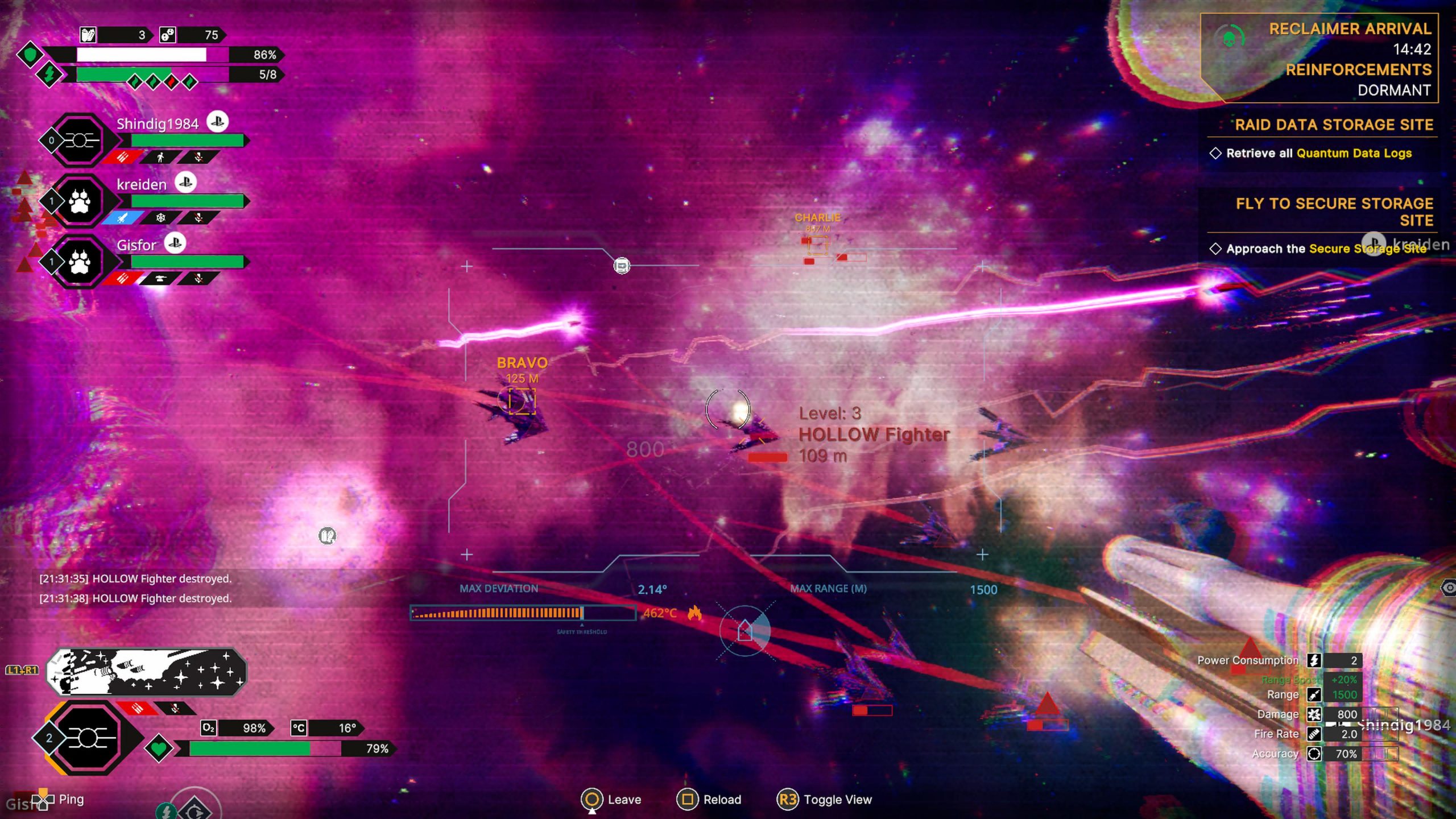Select the targeted HOLLOW Fighter label
This screenshot has height=819, width=1456.
874,435
